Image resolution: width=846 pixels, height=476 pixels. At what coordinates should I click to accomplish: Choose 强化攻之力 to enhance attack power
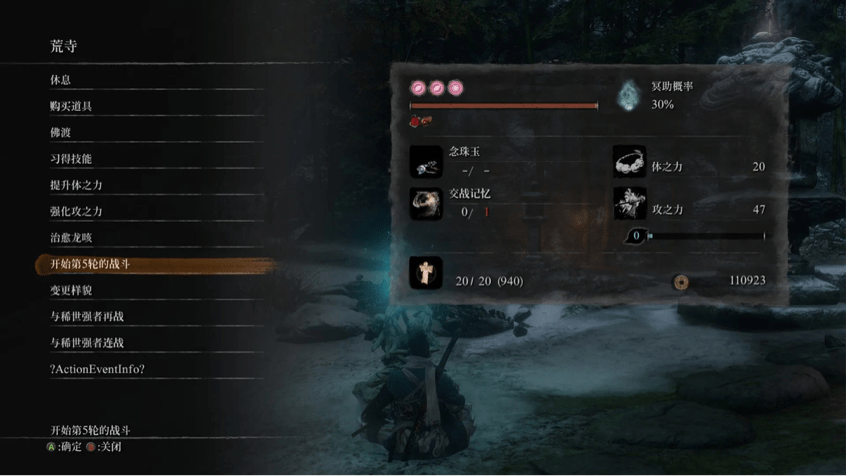coord(77,211)
